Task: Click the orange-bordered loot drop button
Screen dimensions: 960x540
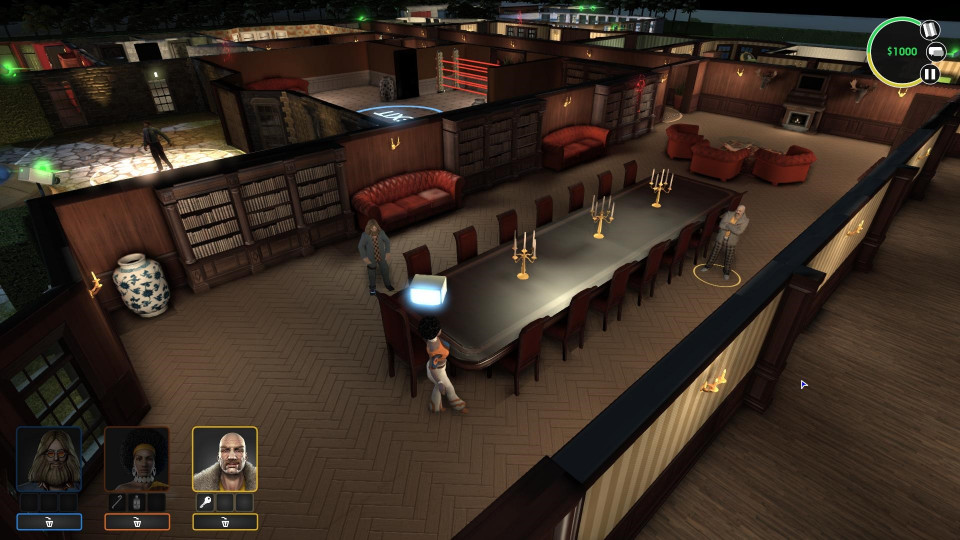Action: tap(137, 522)
